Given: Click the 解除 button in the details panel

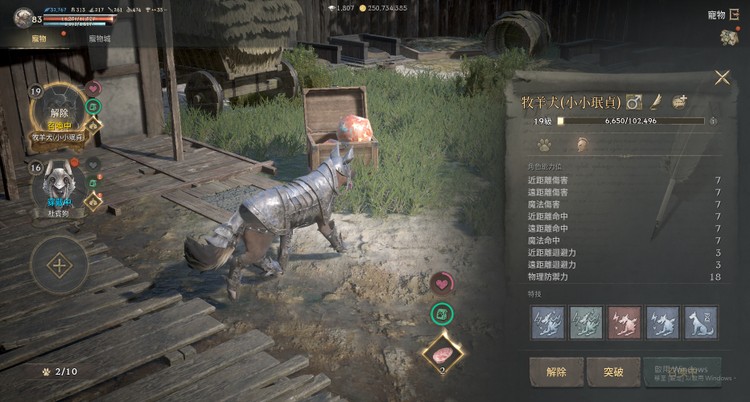Looking at the screenshot, I should tap(556, 371).
